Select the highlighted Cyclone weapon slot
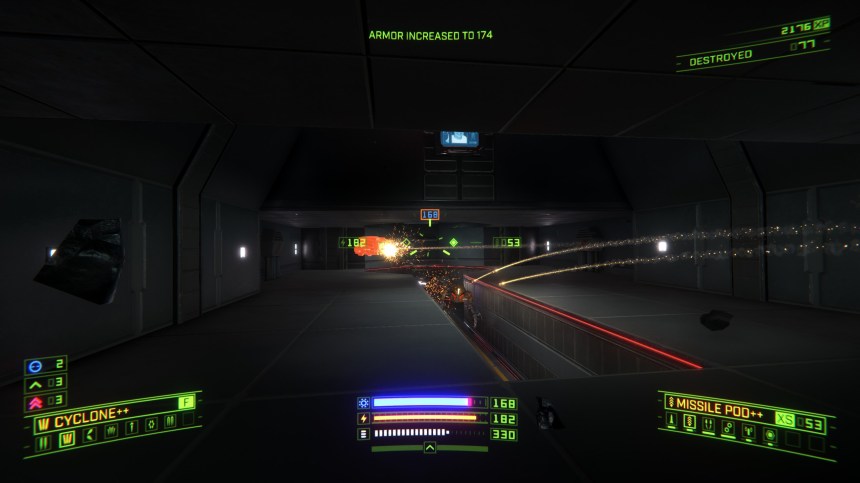The image size is (860, 483). pyautogui.click(x=67, y=439)
